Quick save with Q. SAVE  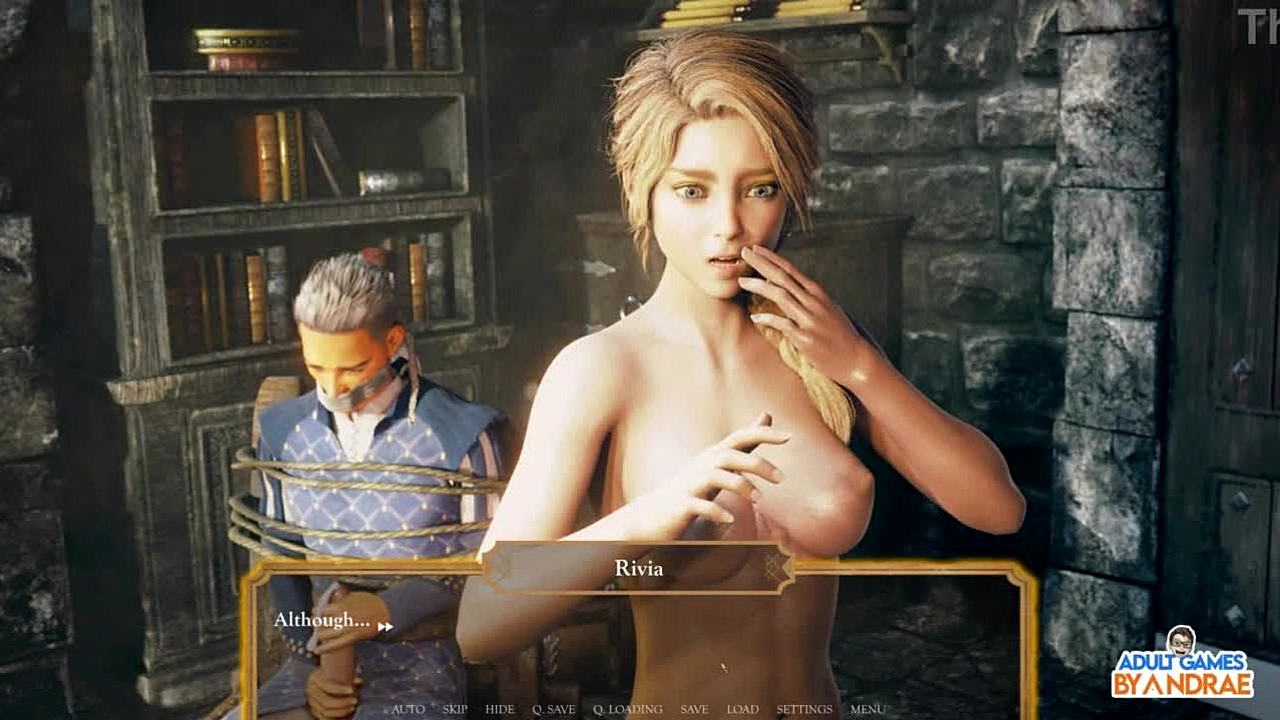[x=554, y=709]
